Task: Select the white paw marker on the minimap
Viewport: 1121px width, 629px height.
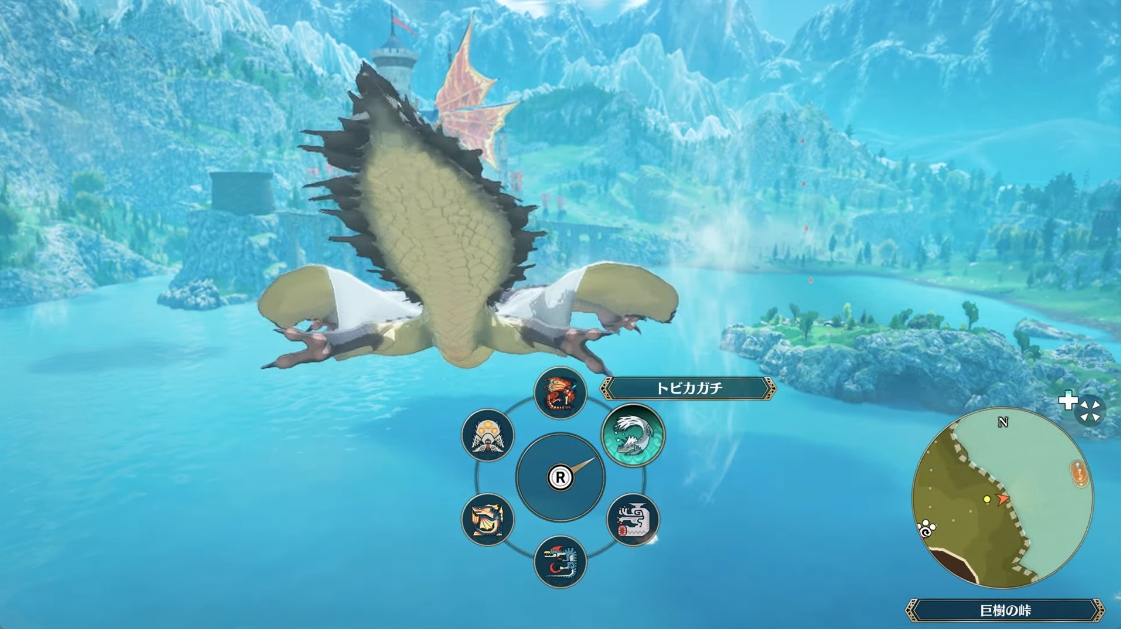Action: pyautogui.click(x=925, y=530)
